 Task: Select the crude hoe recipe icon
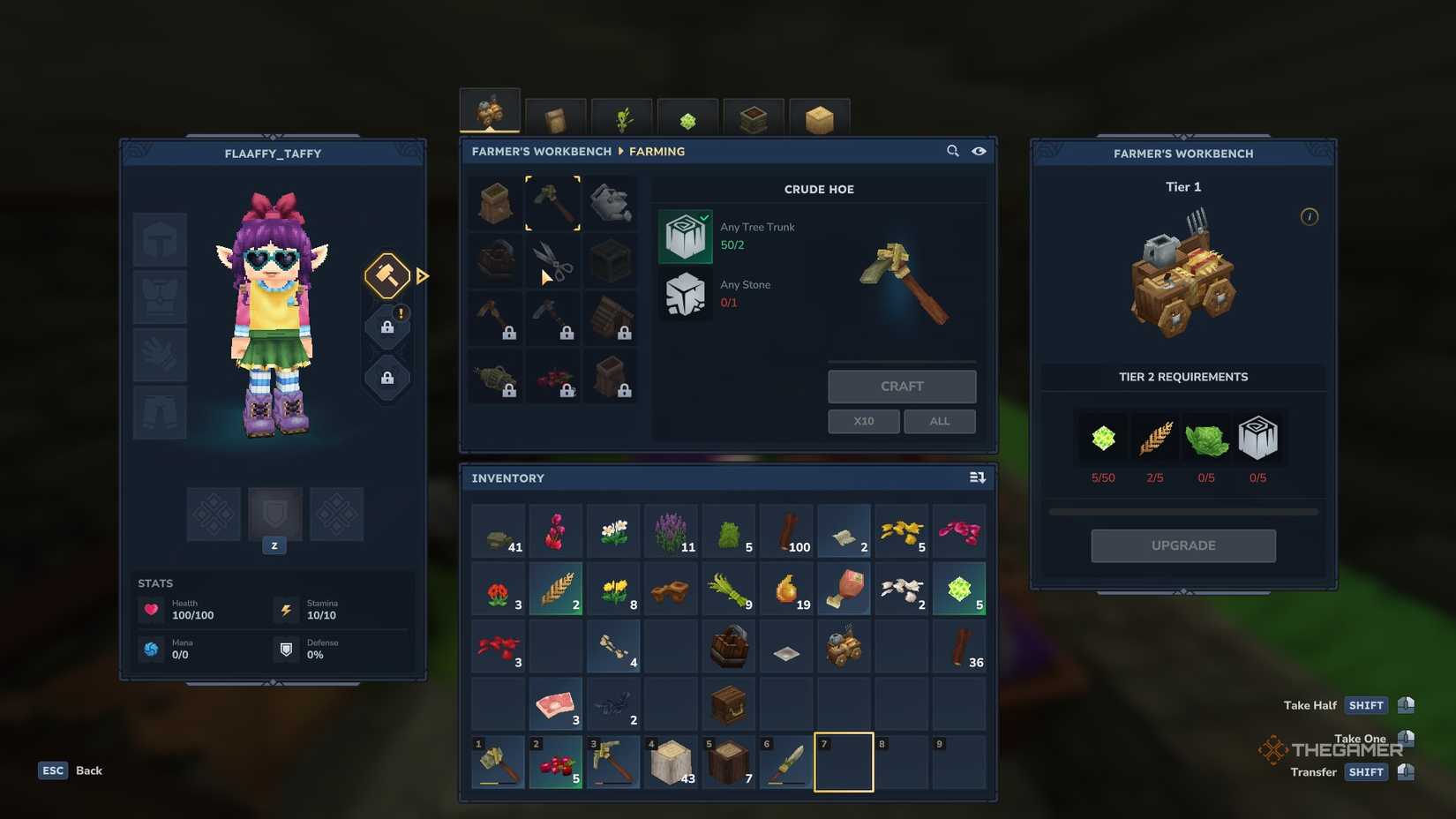coord(552,202)
